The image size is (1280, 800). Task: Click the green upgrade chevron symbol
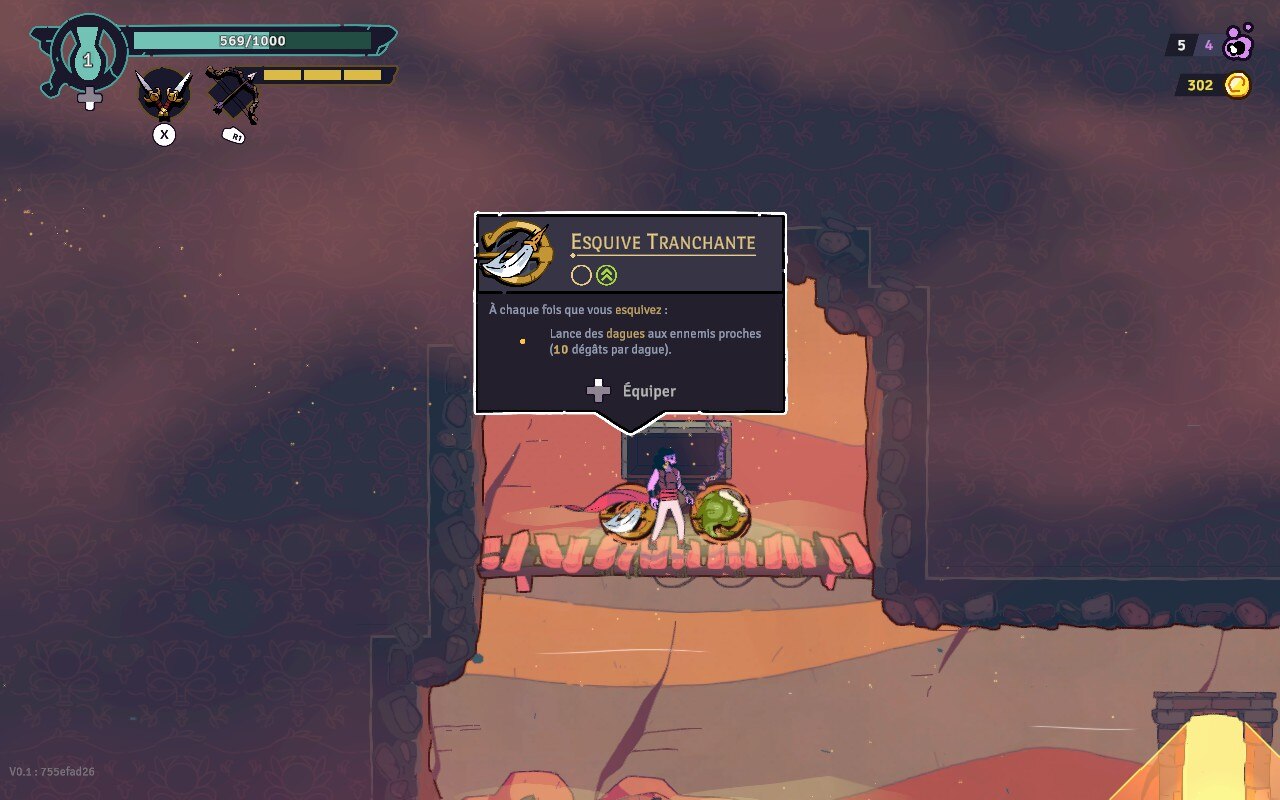(x=607, y=275)
